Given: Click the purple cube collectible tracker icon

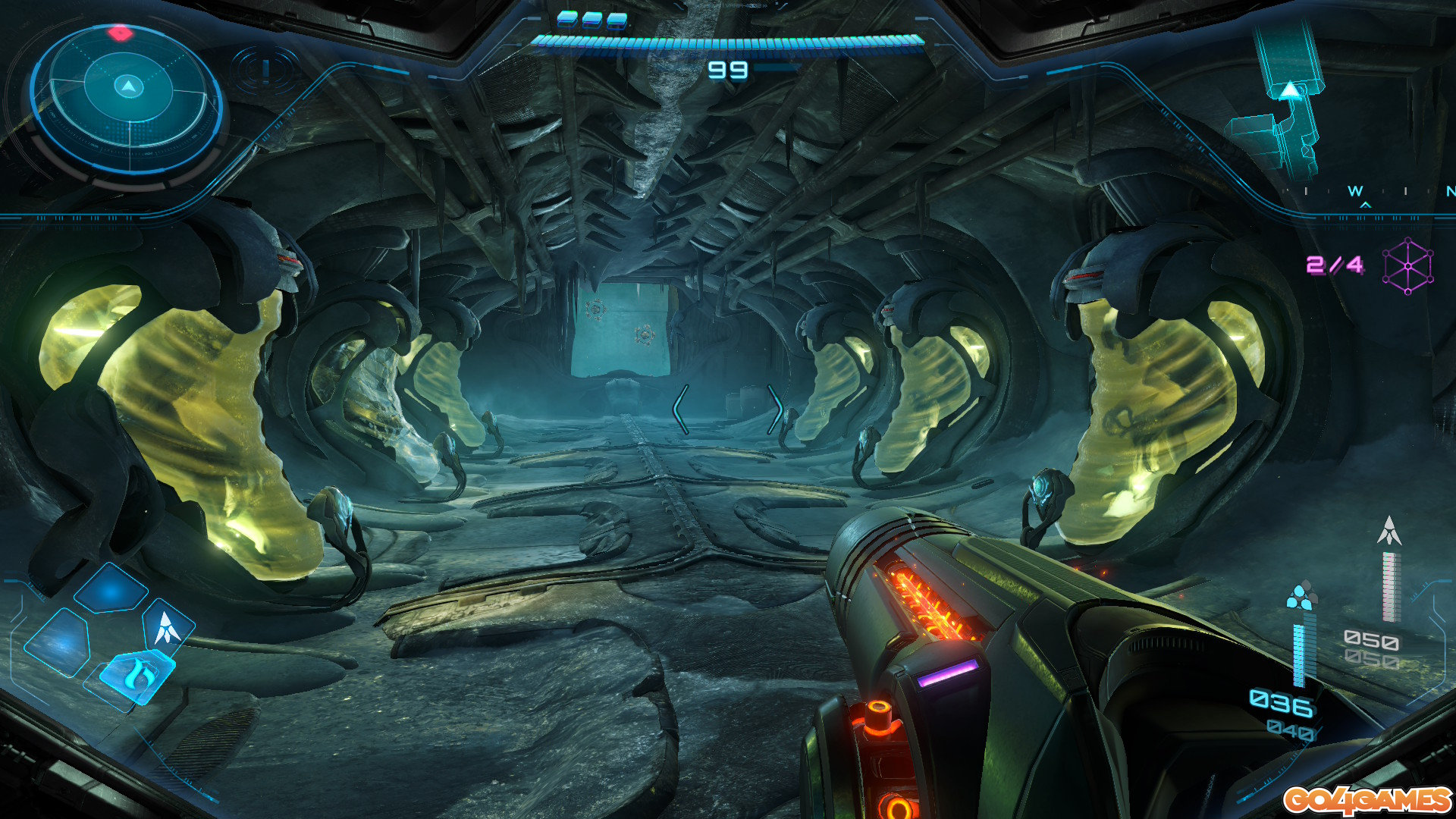Looking at the screenshot, I should [x=1407, y=266].
